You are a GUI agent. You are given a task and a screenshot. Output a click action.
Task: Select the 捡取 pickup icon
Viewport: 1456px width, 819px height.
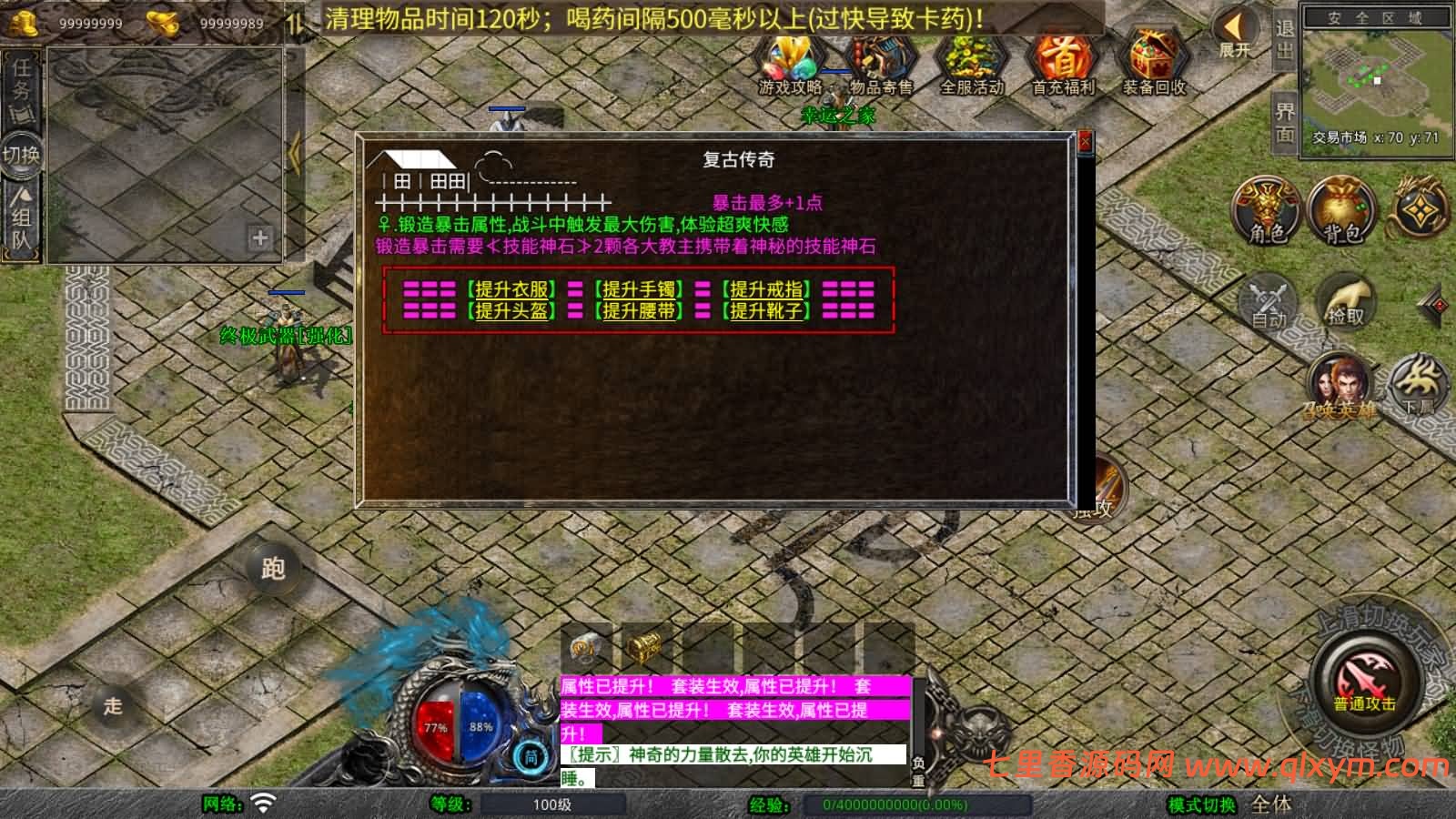point(1349,300)
